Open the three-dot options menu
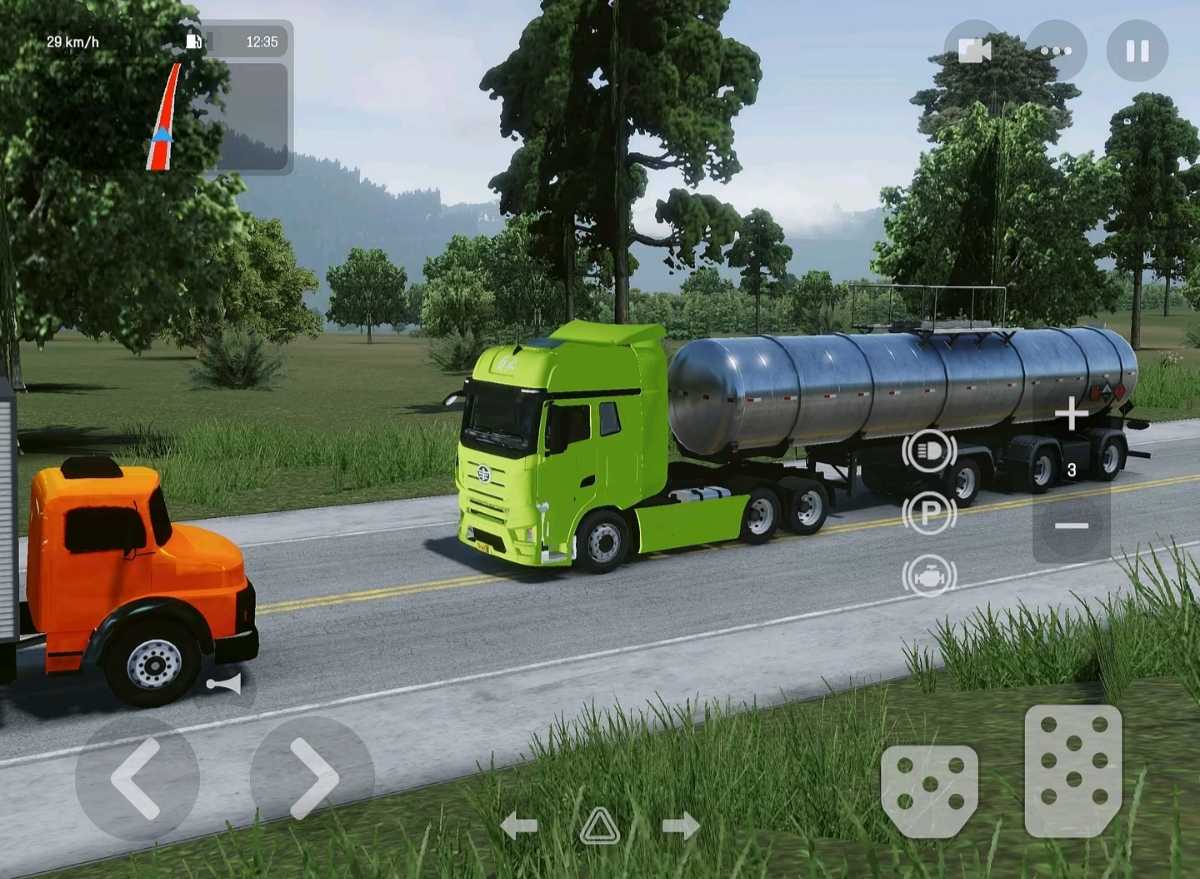1200x879 pixels. pos(1056,51)
